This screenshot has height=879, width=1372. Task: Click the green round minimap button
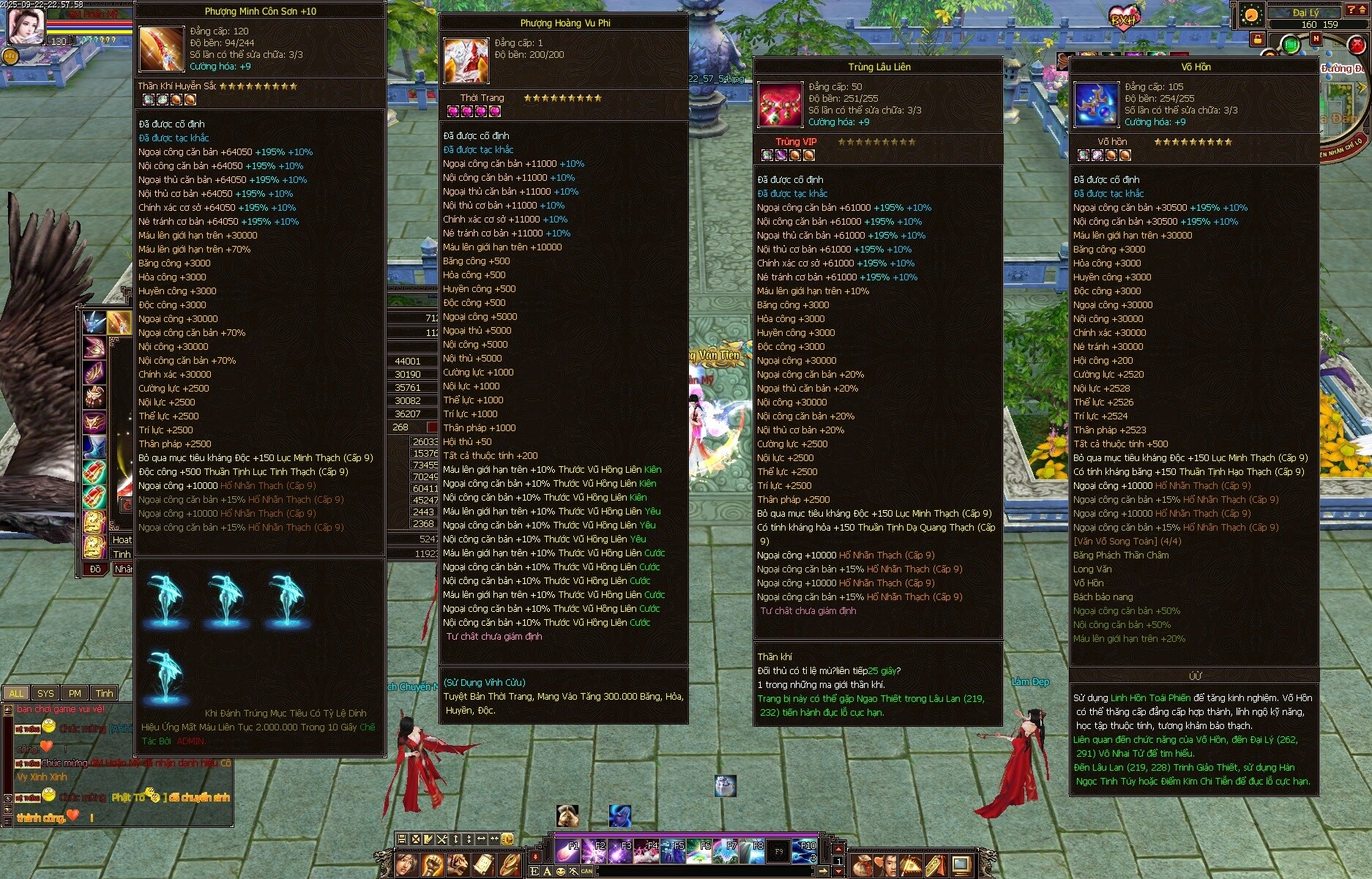click(1291, 45)
